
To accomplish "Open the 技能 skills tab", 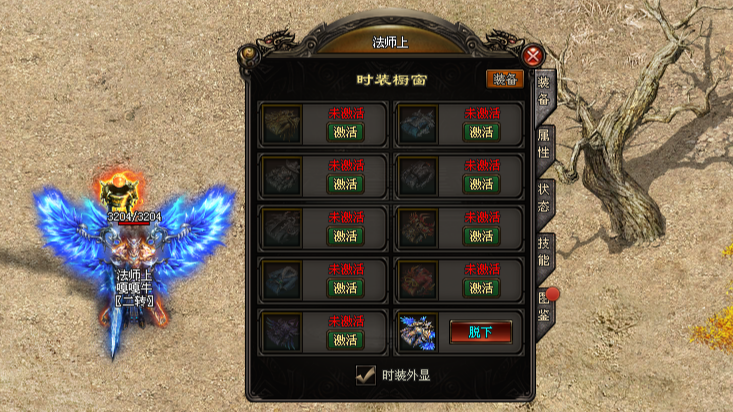I will [x=543, y=250].
